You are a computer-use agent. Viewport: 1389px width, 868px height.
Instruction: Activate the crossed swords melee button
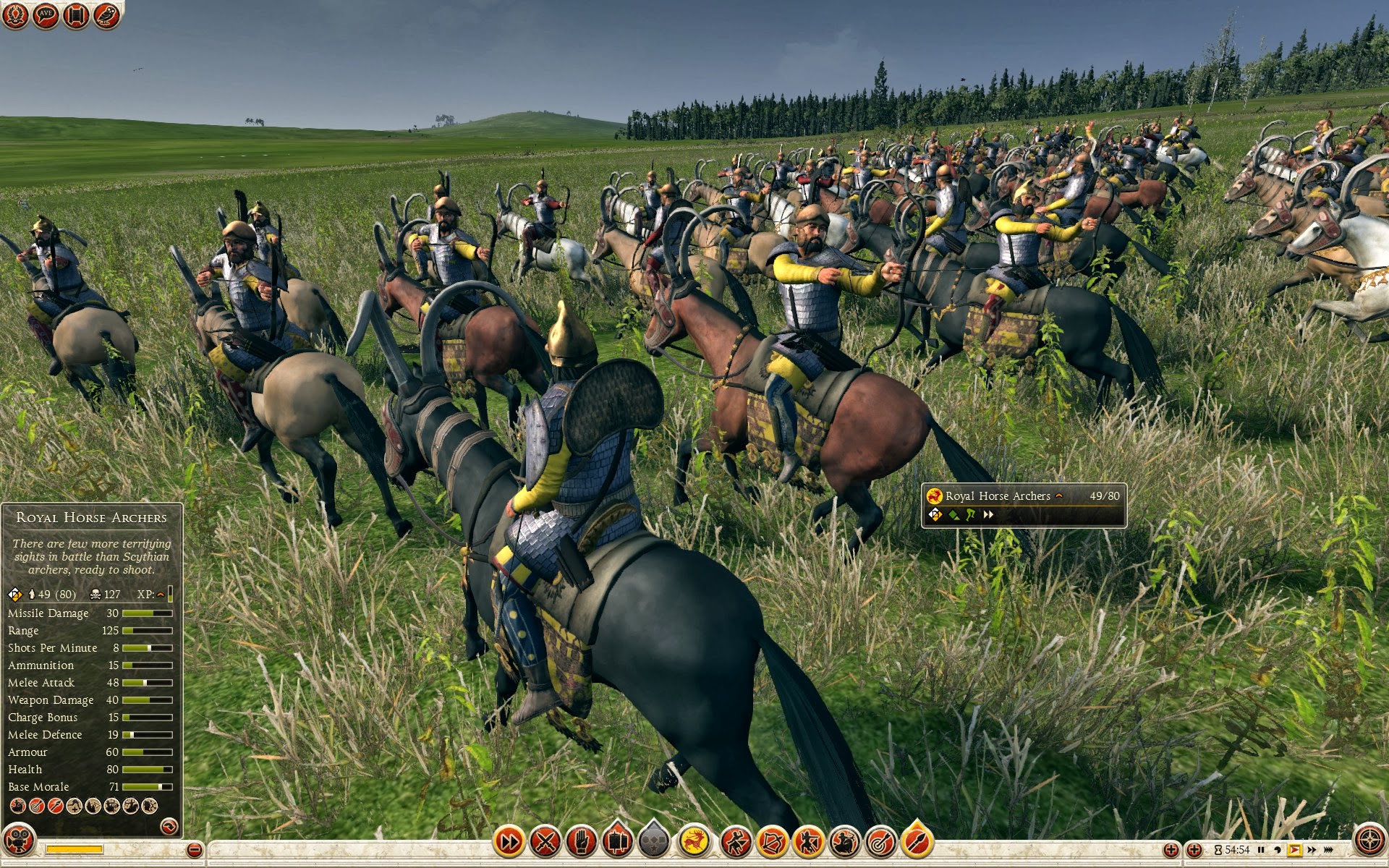545,841
